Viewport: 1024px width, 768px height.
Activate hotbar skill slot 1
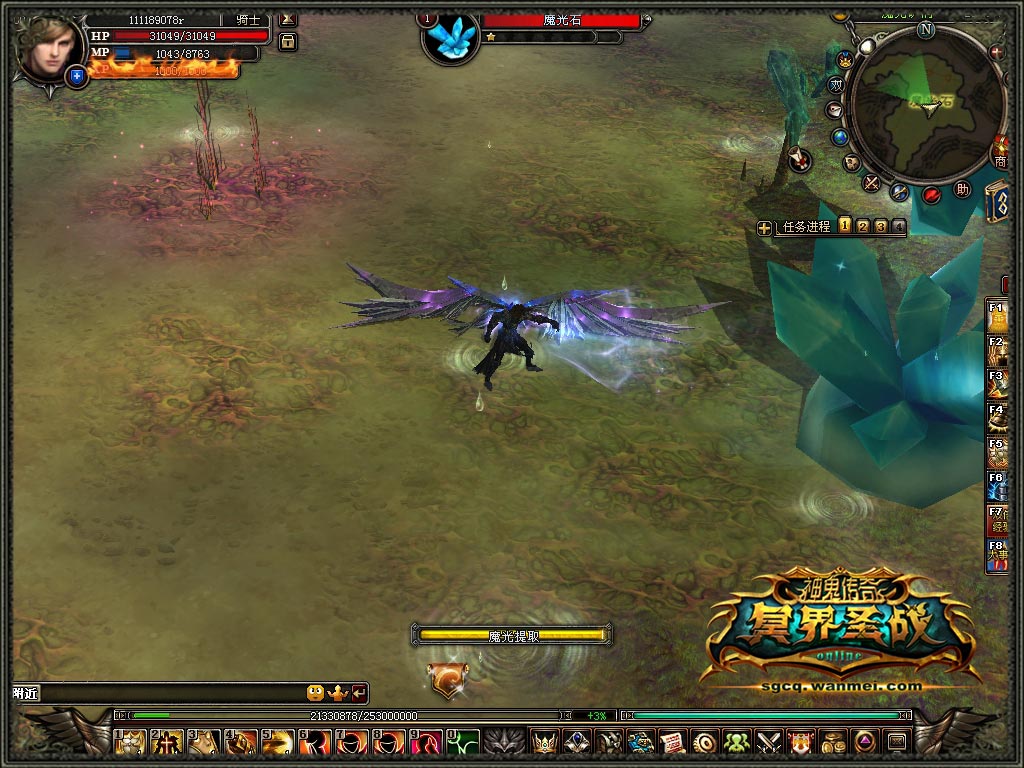pyautogui.click(x=131, y=742)
